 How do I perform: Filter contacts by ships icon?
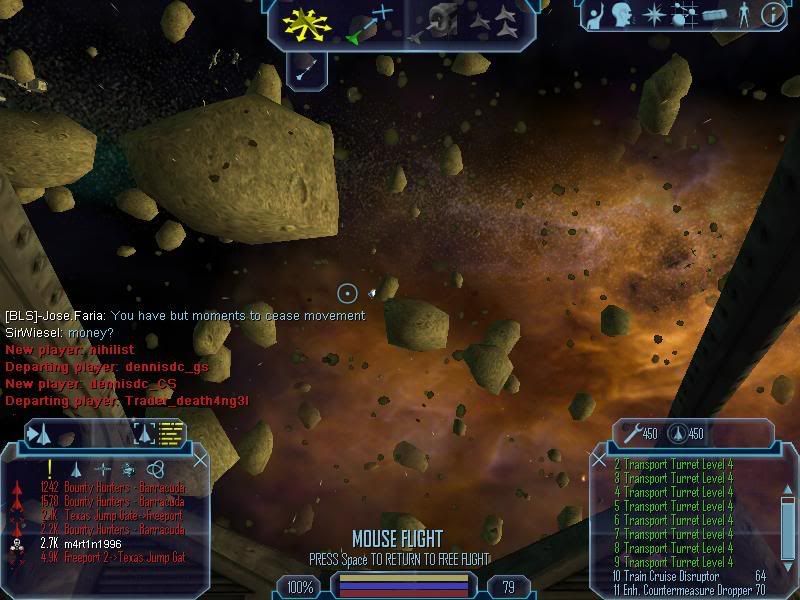(x=76, y=468)
